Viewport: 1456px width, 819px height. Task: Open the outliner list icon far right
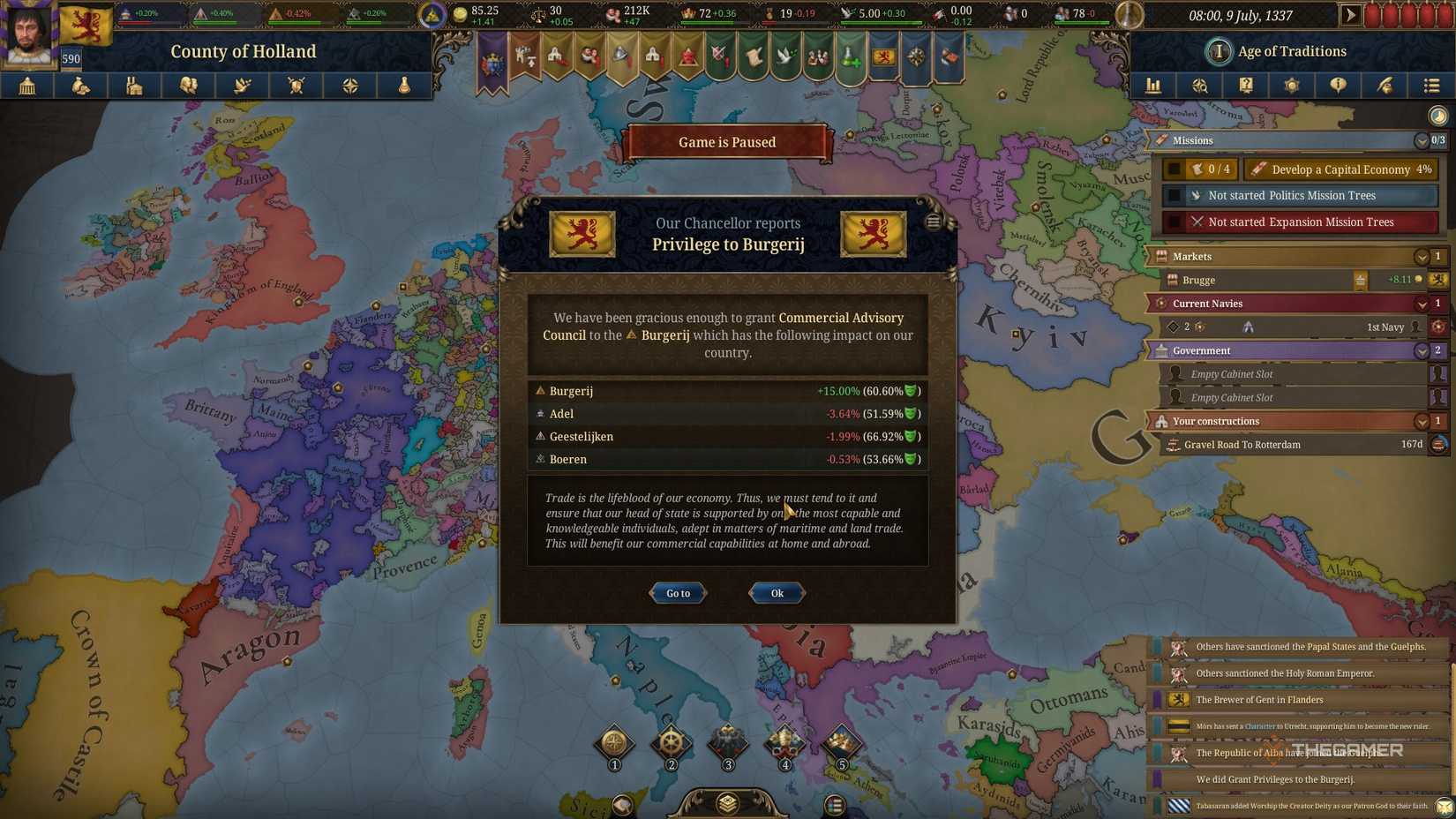[1430, 86]
